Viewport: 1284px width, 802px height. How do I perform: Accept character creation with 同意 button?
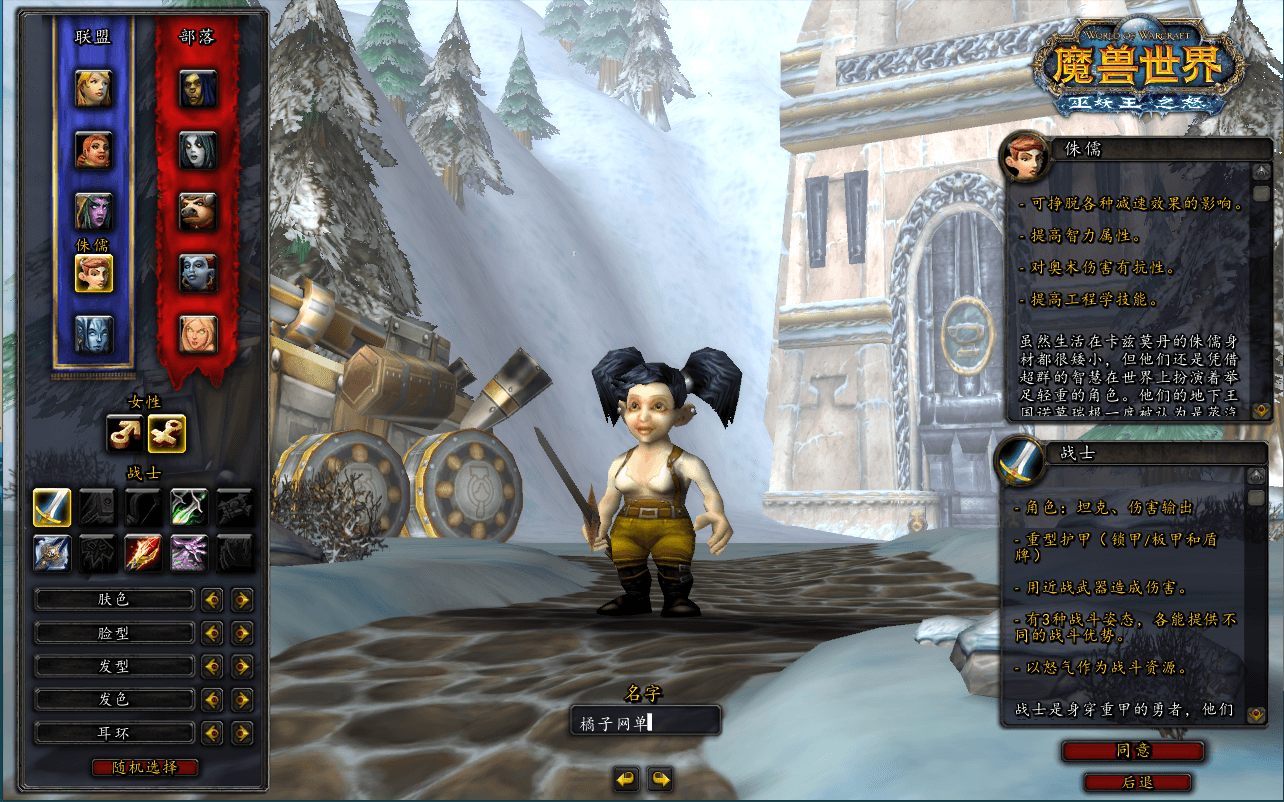(1132, 751)
